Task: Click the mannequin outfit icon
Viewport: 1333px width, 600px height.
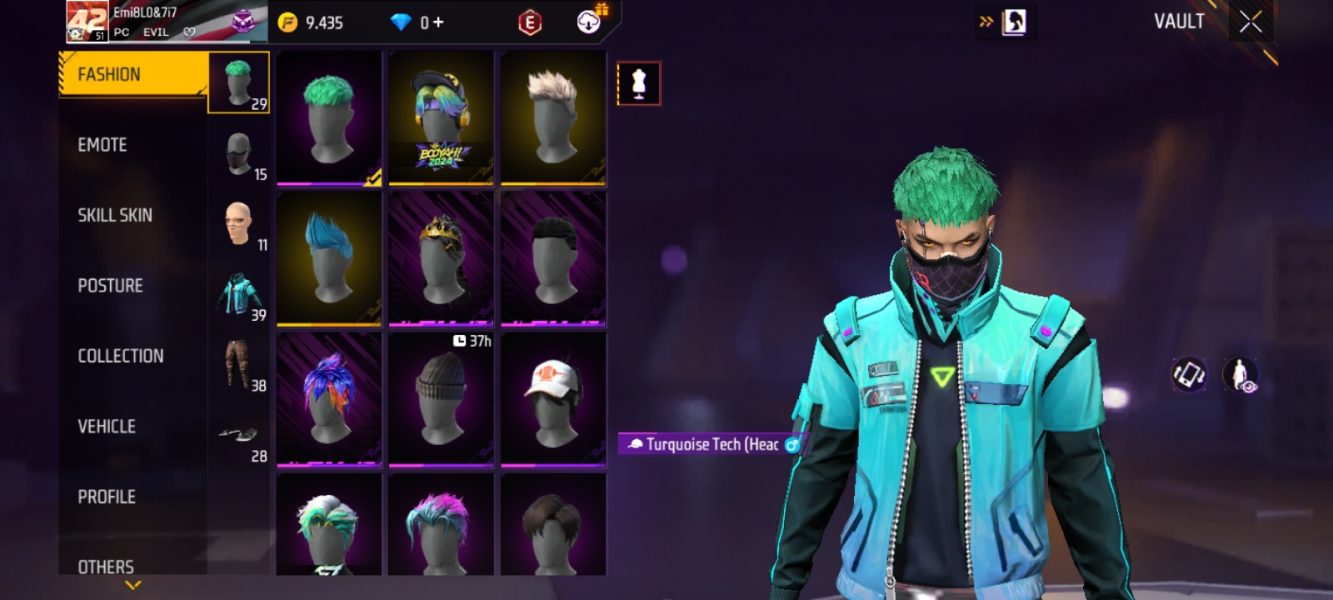Action: pyautogui.click(x=639, y=84)
